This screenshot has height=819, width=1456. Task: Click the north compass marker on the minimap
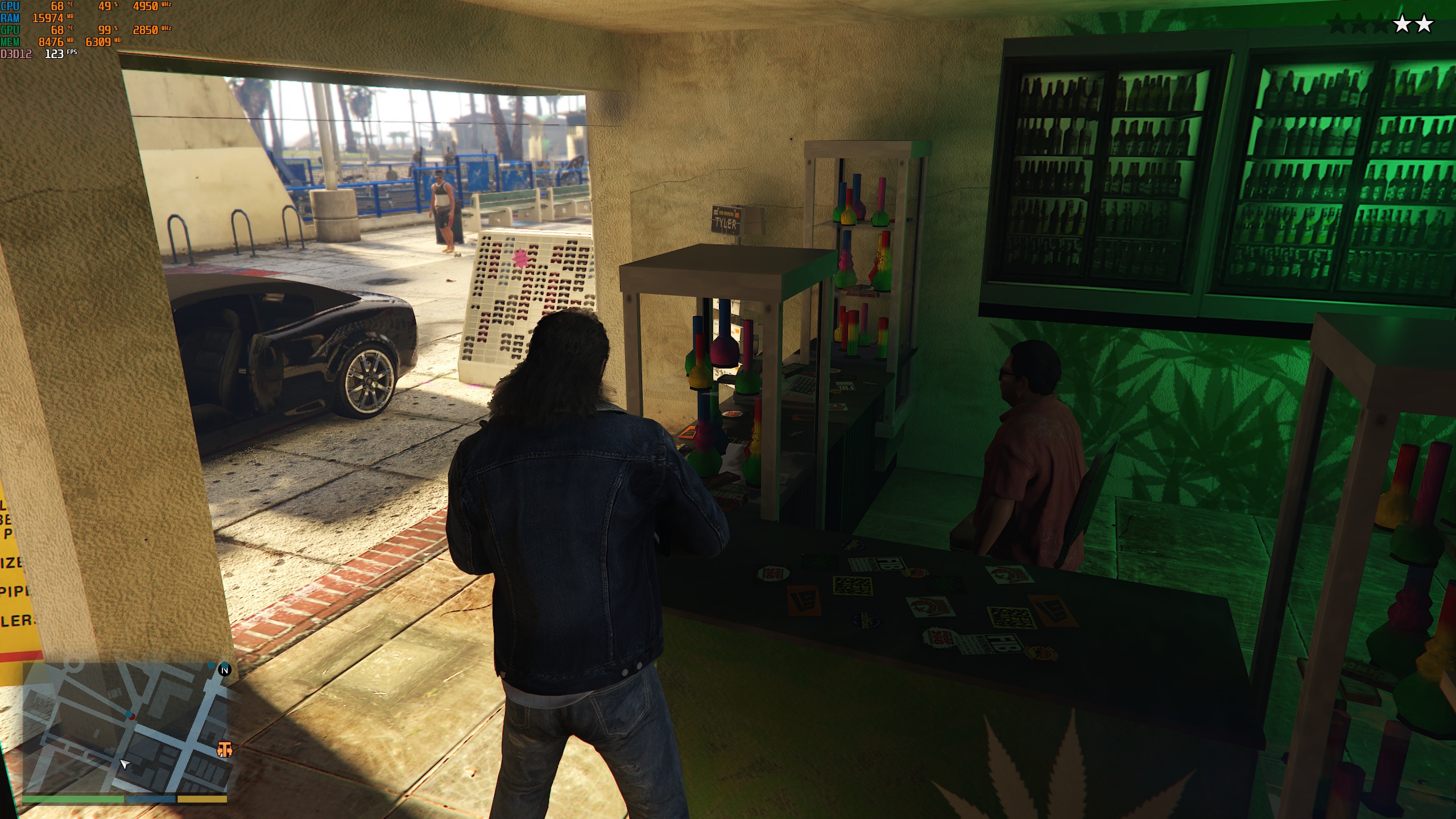tap(225, 670)
